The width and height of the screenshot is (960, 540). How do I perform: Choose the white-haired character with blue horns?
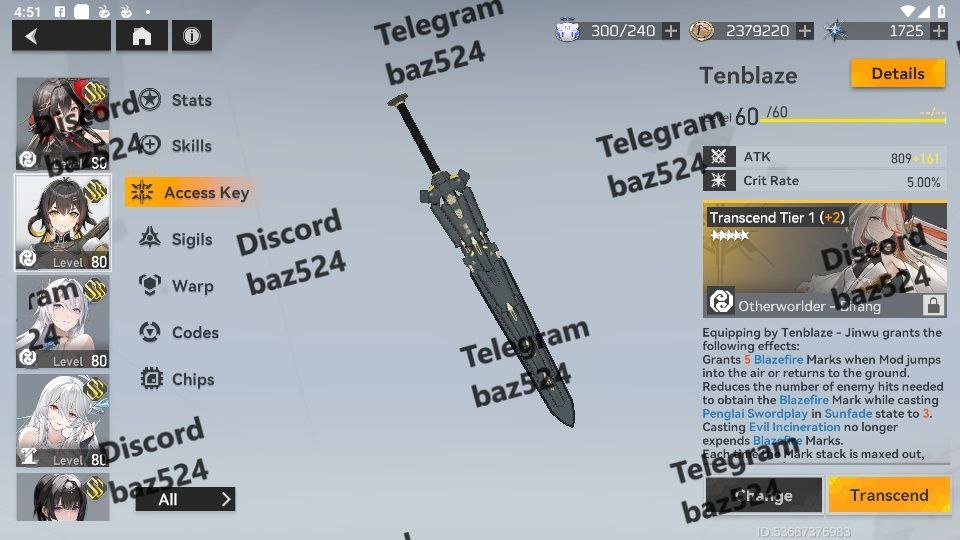click(x=63, y=421)
